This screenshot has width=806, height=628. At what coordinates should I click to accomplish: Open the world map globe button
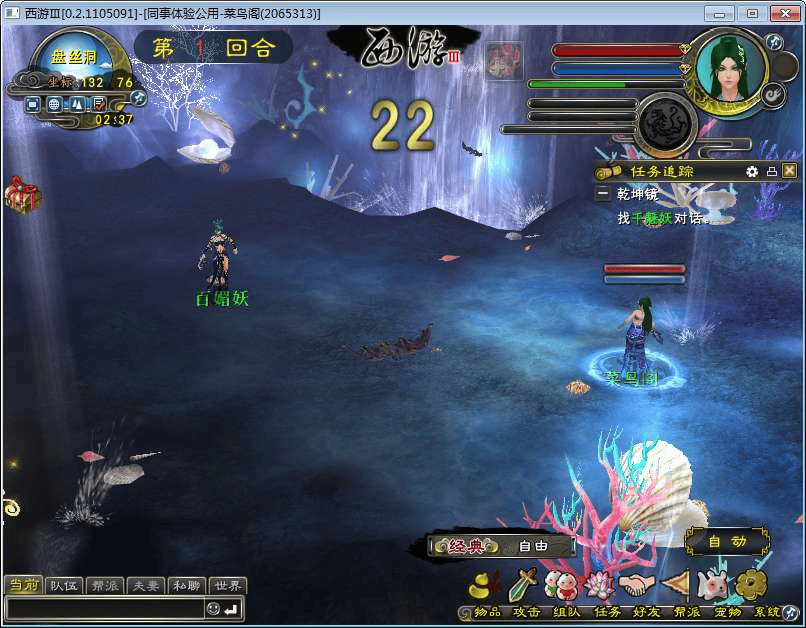point(54,104)
